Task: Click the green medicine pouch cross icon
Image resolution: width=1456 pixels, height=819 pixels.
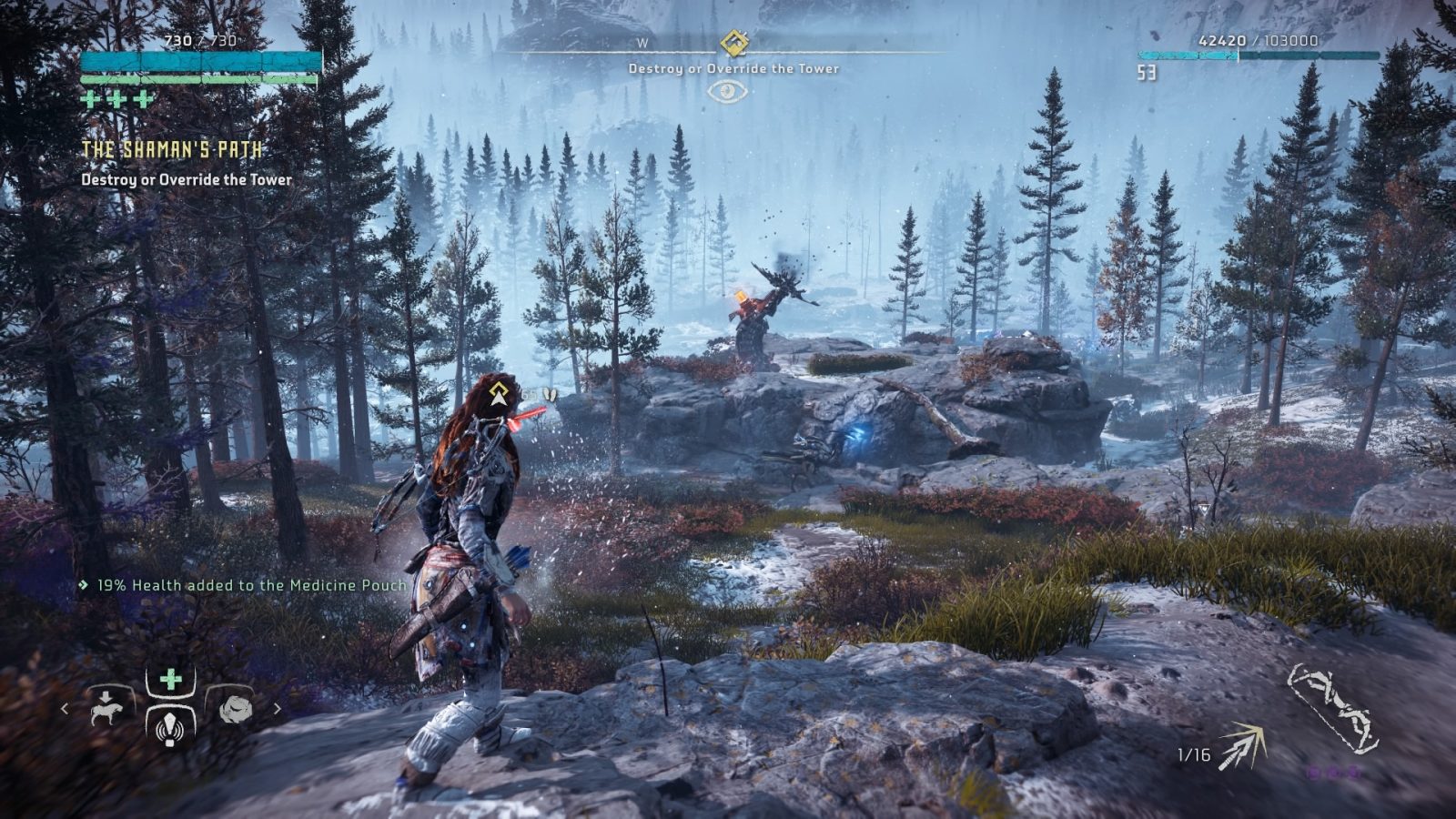Action: pos(171,679)
